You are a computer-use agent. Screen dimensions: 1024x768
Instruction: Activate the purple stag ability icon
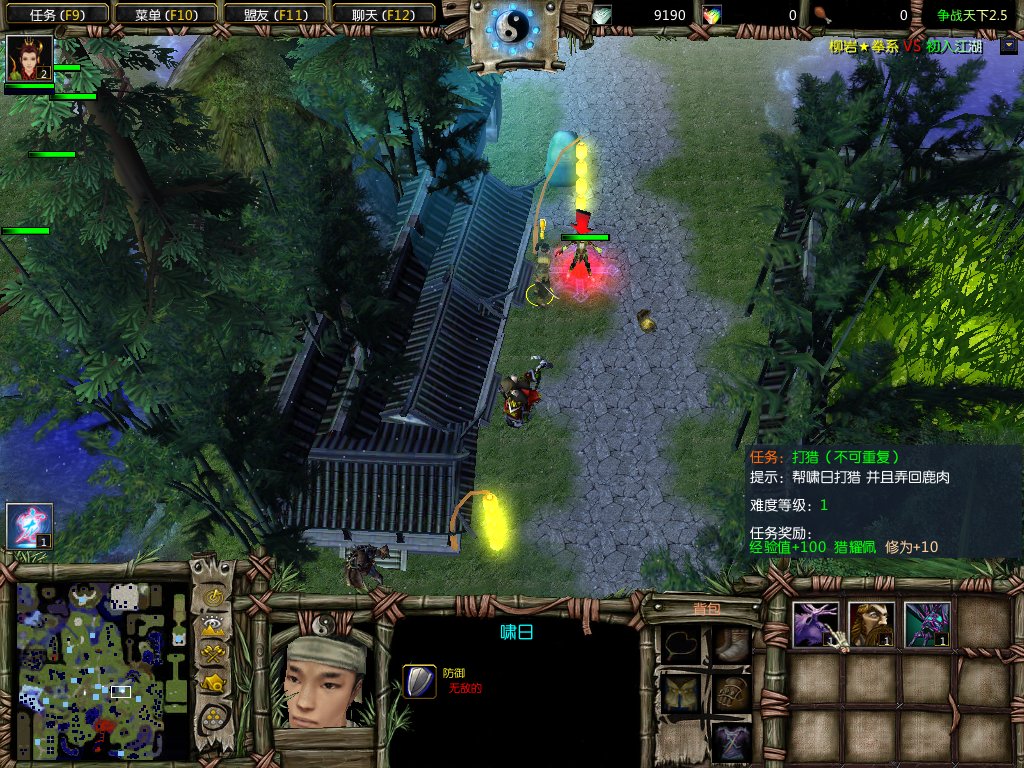[x=814, y=624]
